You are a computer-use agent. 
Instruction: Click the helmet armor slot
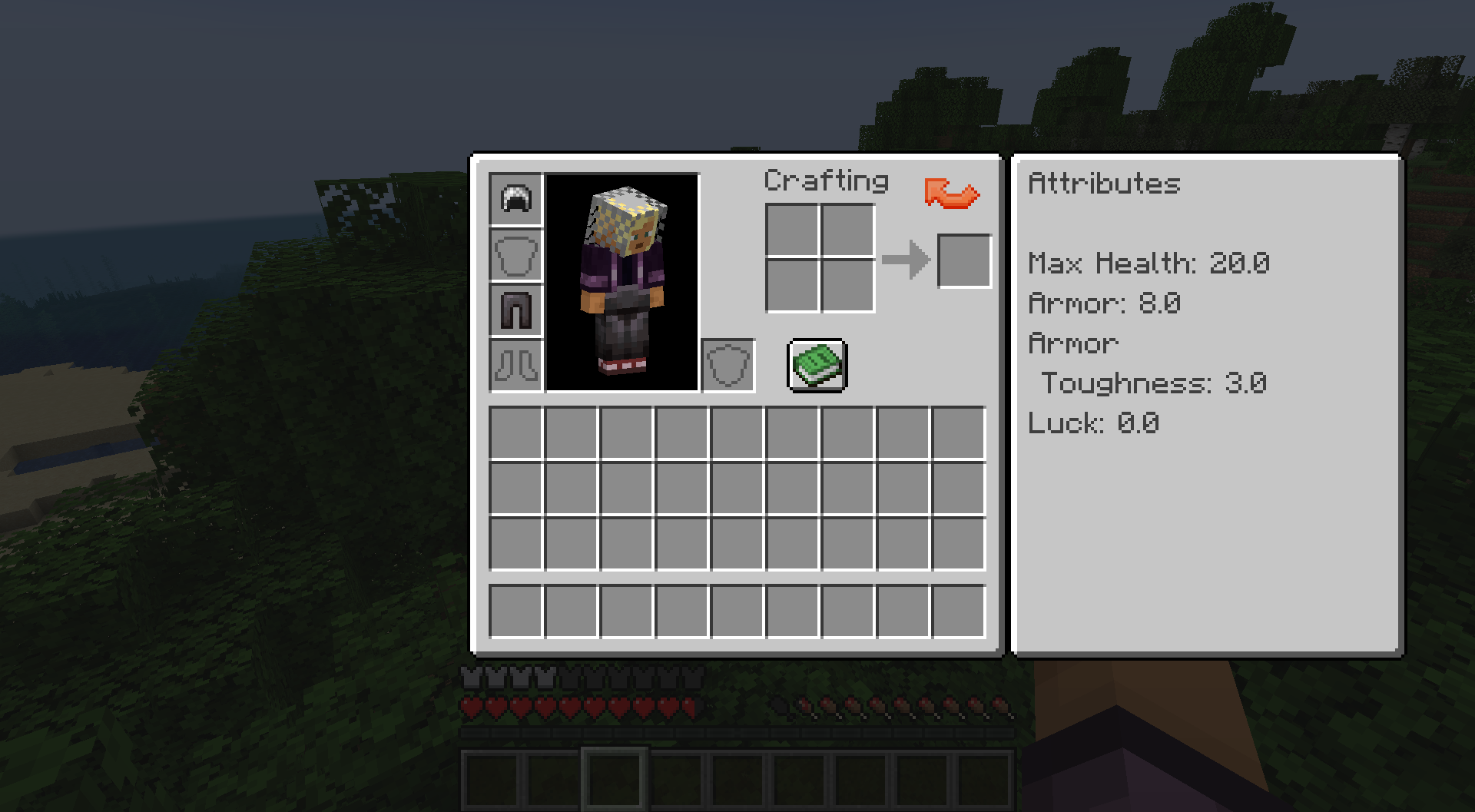pos(515,199)
